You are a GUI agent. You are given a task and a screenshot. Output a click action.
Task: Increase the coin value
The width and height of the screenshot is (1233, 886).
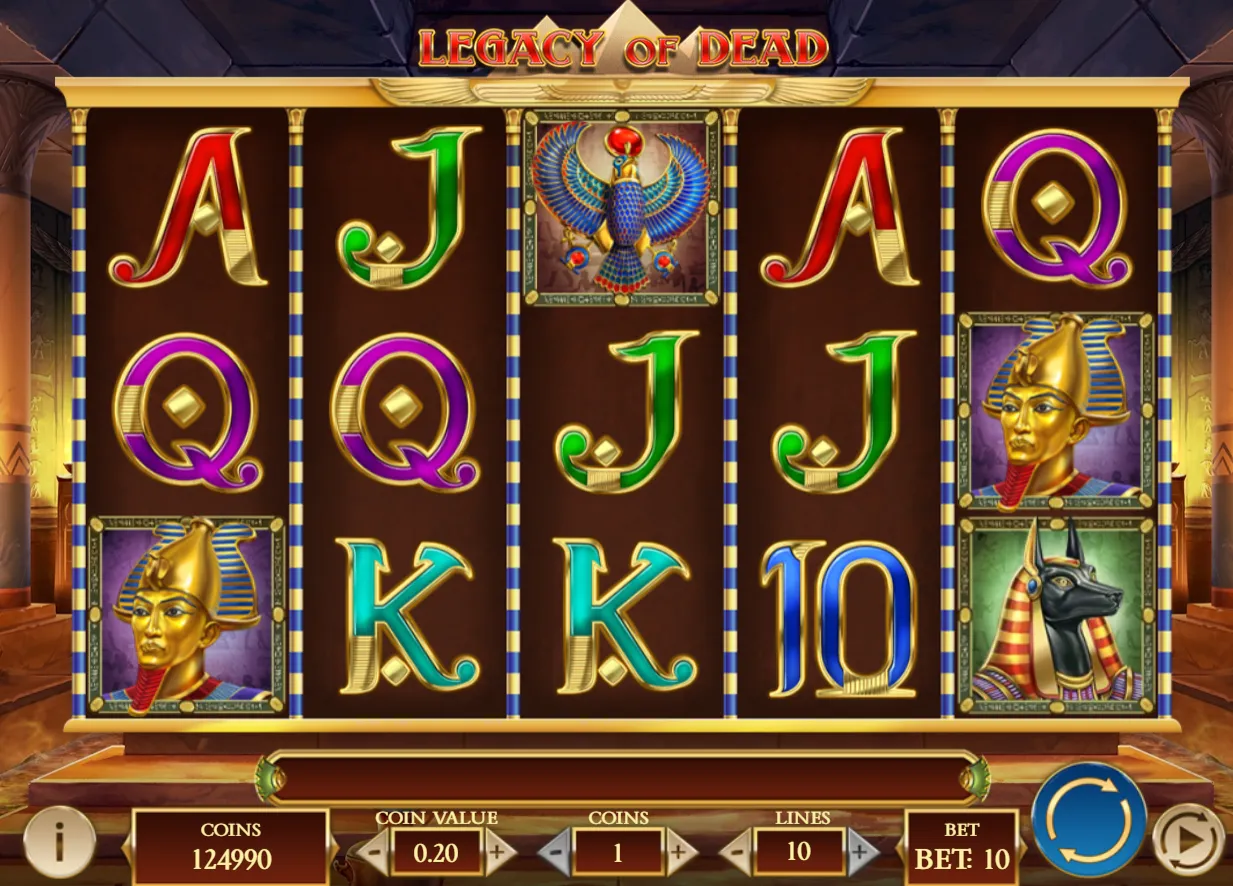[x=497, y=853]
